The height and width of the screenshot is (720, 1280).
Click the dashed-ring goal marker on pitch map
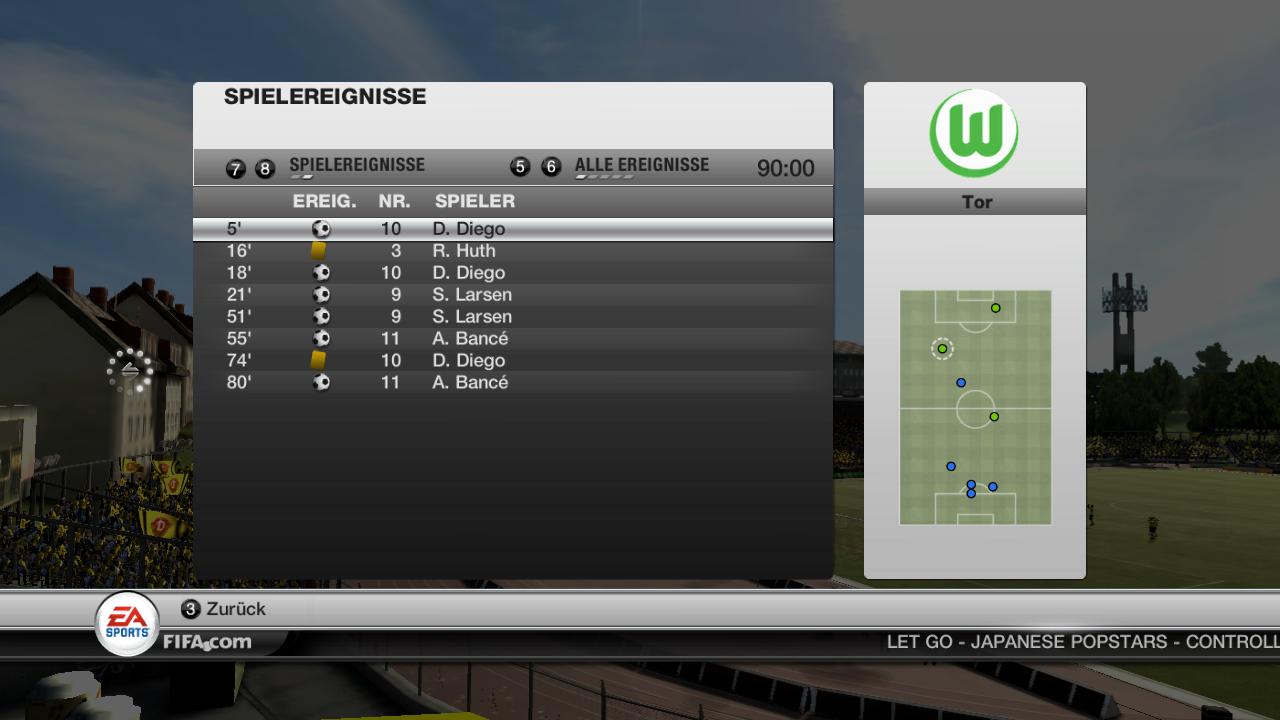tap(942, 349)
